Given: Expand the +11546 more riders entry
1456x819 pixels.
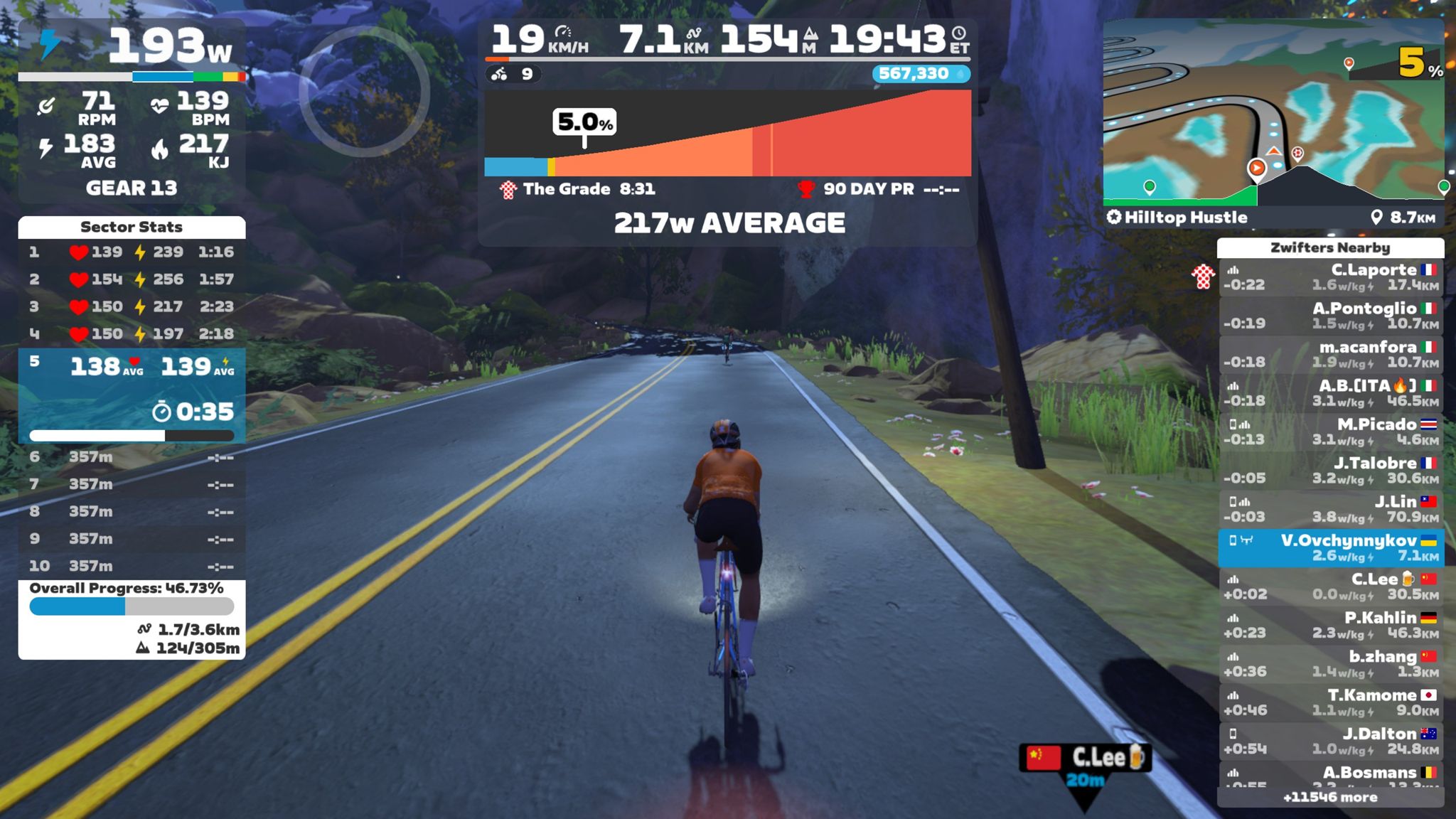Looking at the screenshot, I should [x=1330, y=798].
